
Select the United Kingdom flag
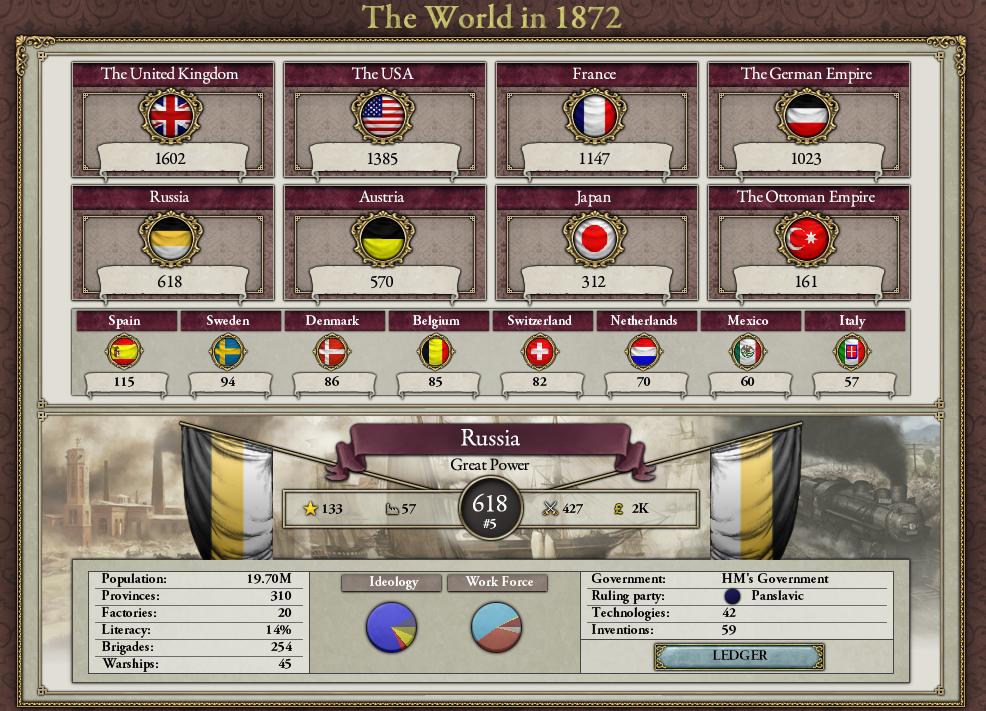(170, 116)
